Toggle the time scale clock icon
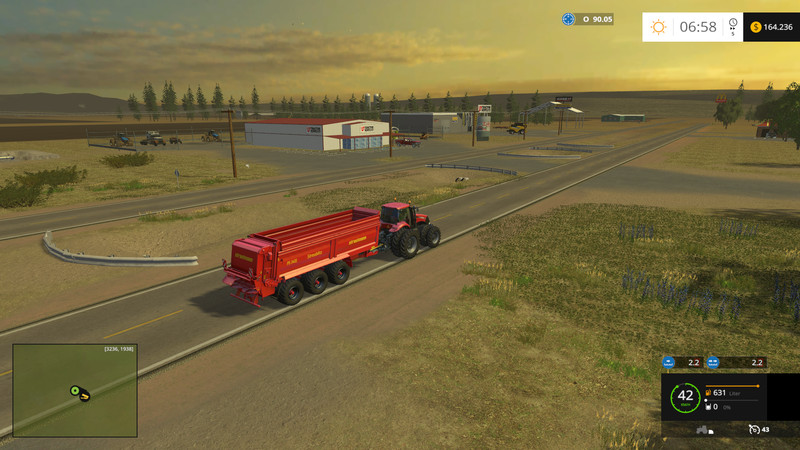This screenshot has width=800, height=450. pos(733,24)
